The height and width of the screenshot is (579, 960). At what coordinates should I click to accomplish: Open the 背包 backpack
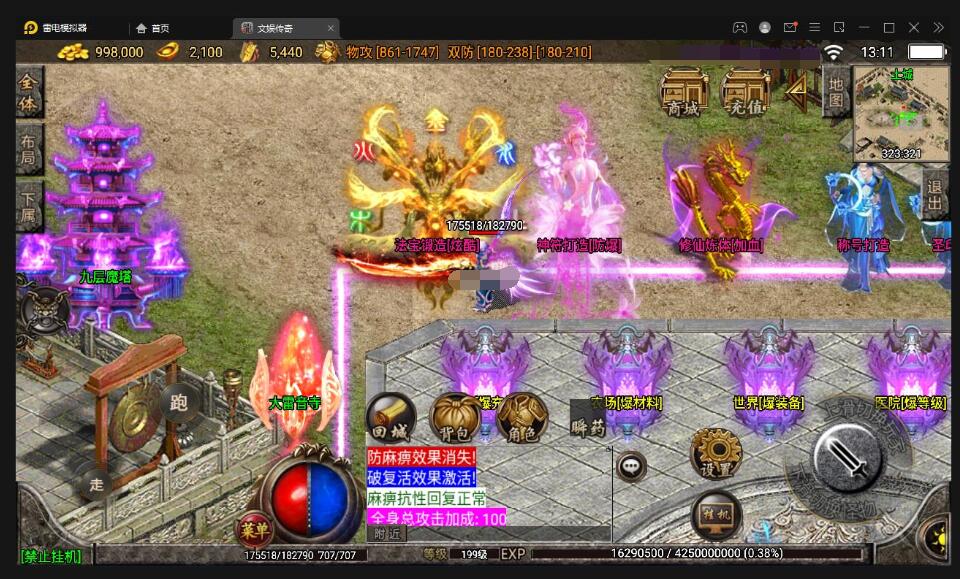pyautogui.click(x=454, y=418)
